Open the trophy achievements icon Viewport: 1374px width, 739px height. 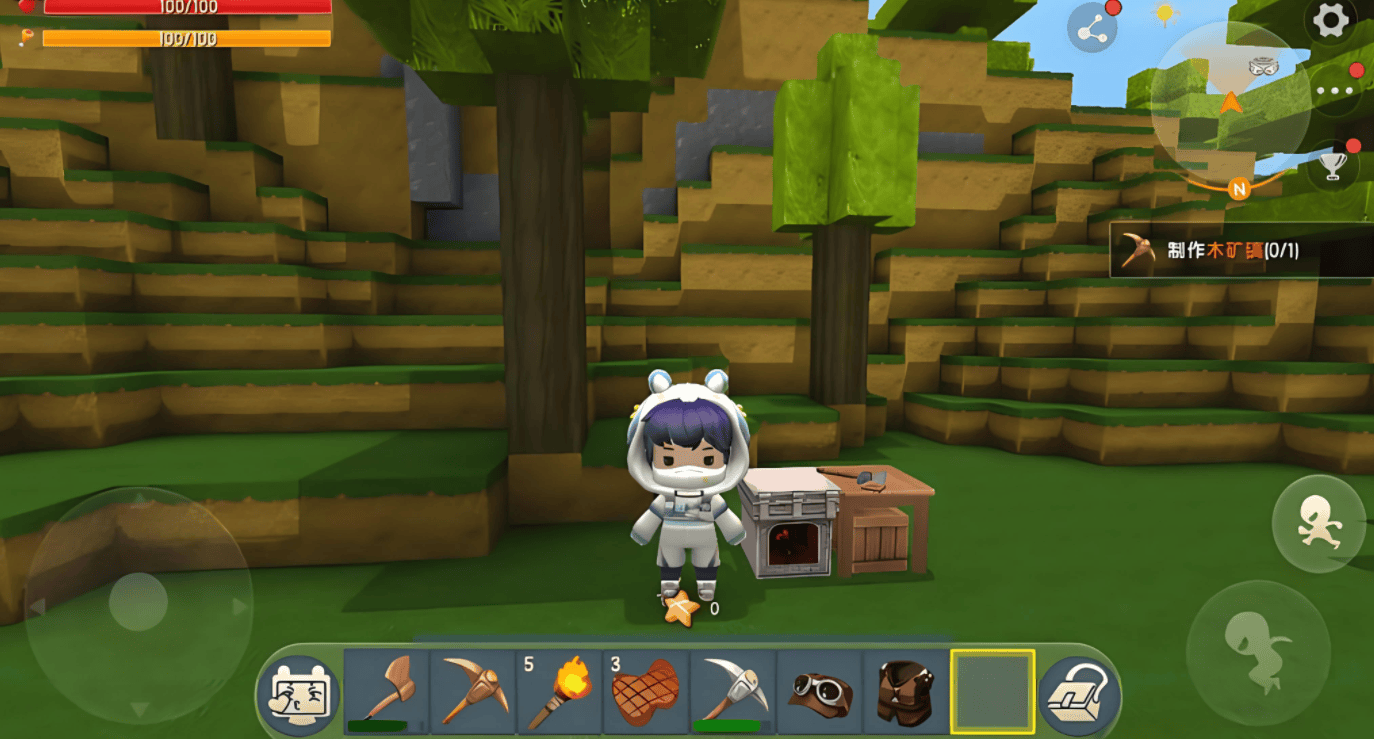1332,165
